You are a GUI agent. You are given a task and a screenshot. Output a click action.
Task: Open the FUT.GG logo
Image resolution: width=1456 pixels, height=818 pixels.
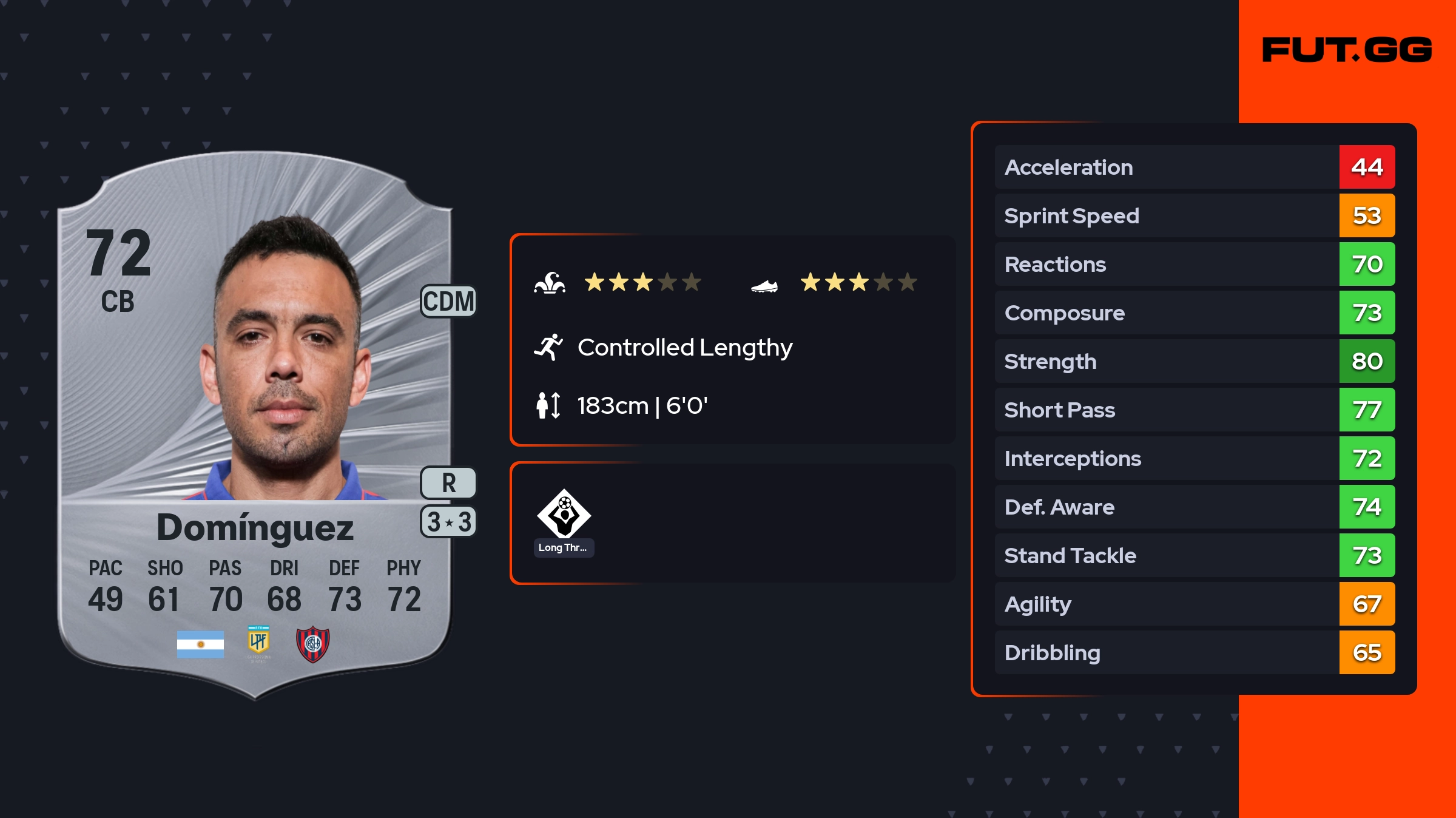point(1347,50)
